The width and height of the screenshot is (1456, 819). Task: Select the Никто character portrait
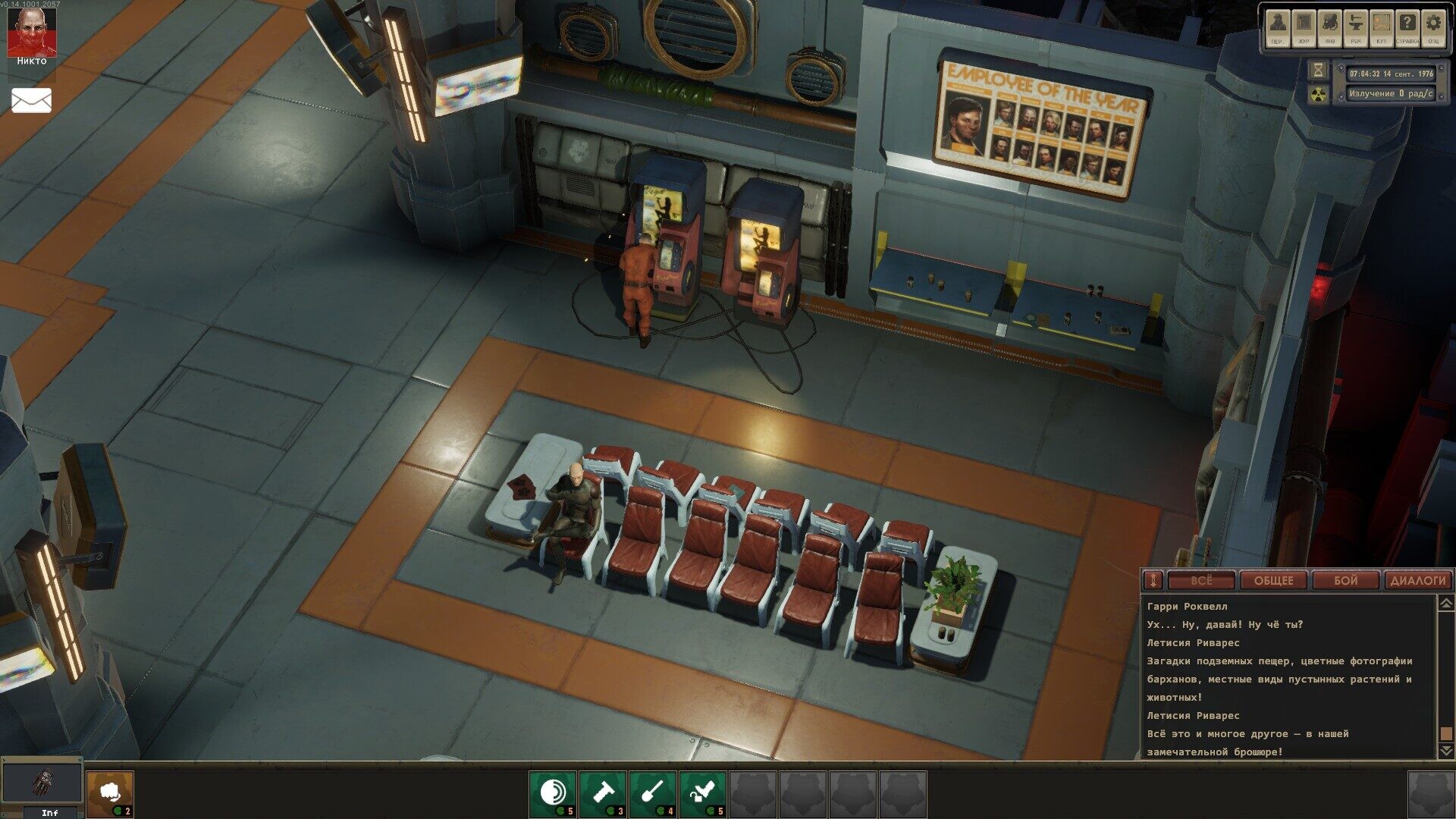(x=31, y=34)
